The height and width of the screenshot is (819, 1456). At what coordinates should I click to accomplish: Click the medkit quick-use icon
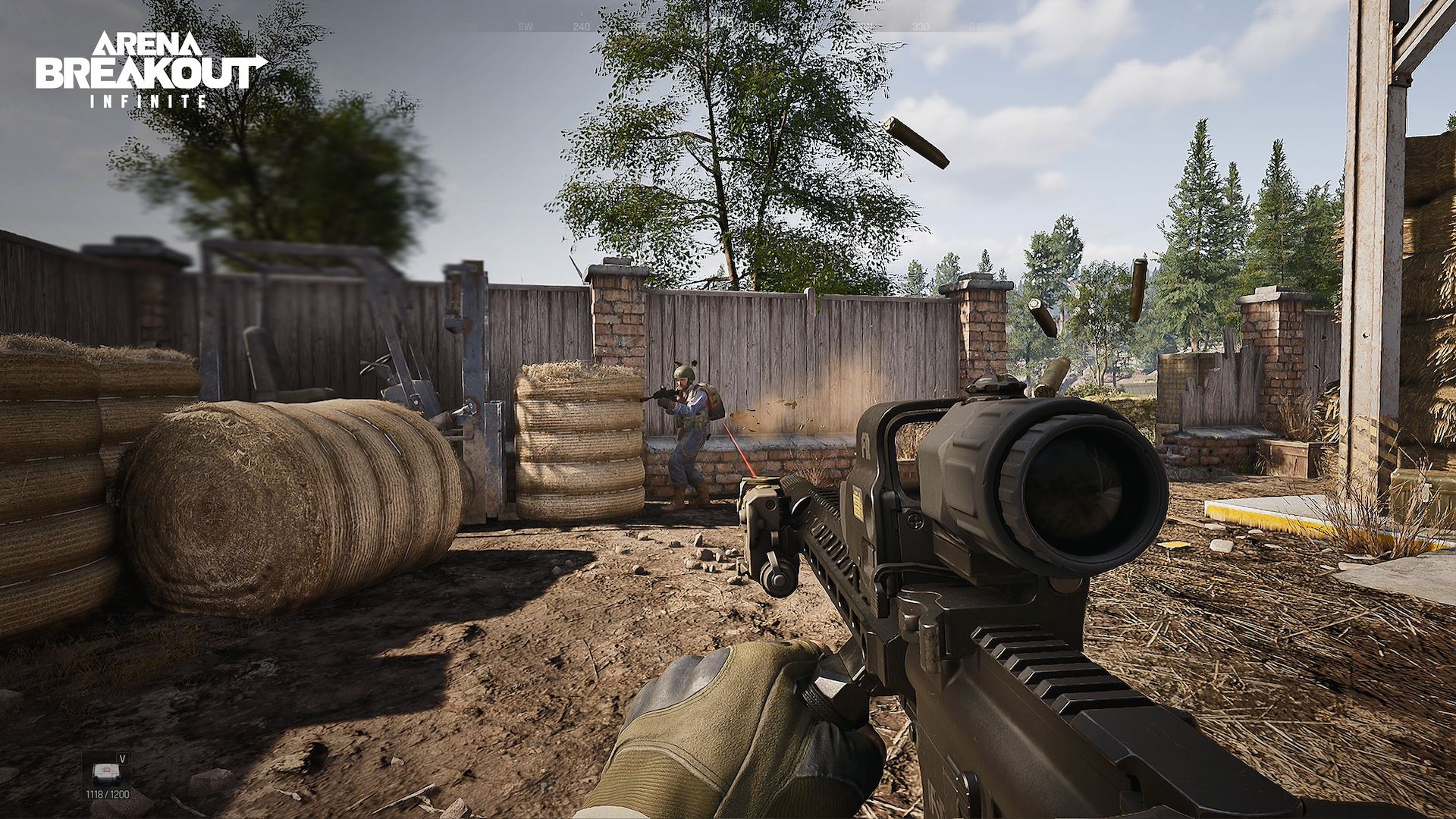pos(107,773)
